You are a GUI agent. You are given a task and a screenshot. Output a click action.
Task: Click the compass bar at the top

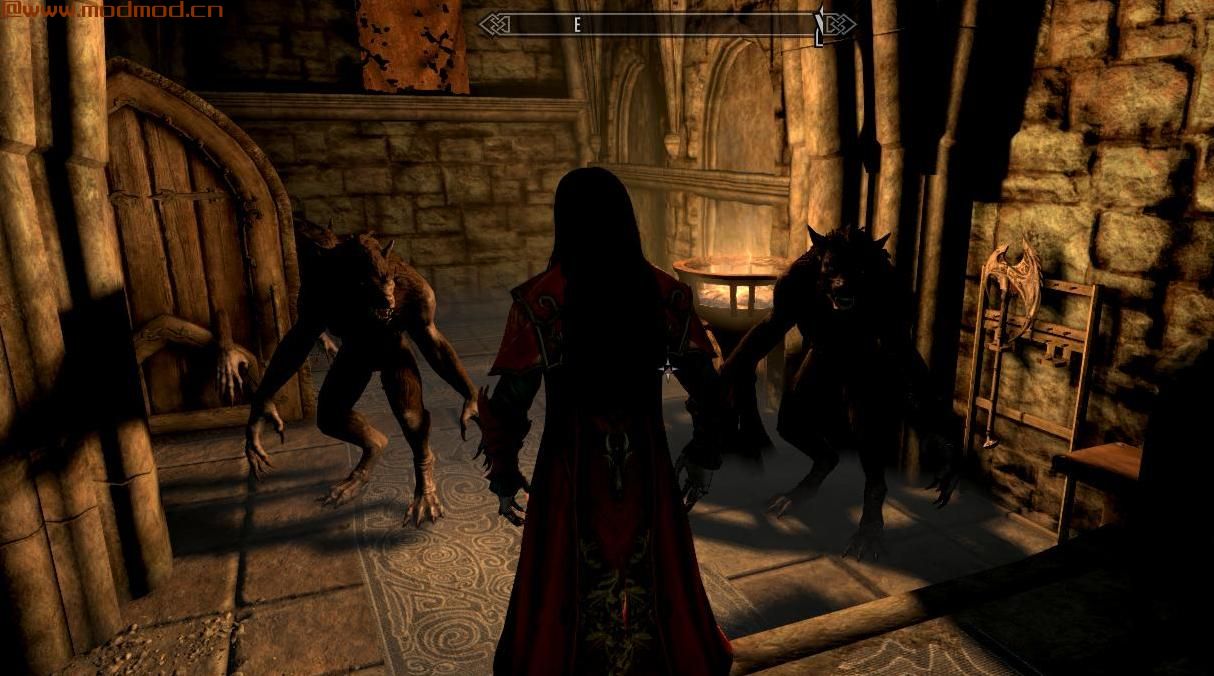[x=667, y=25]
